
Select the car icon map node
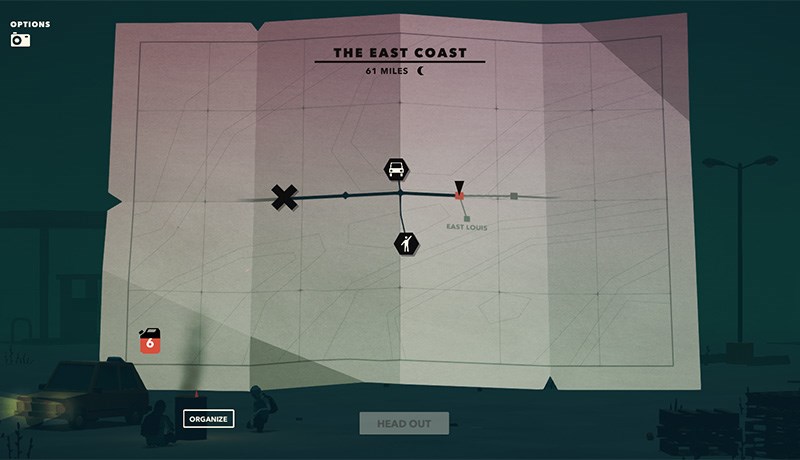pos(396,169)
